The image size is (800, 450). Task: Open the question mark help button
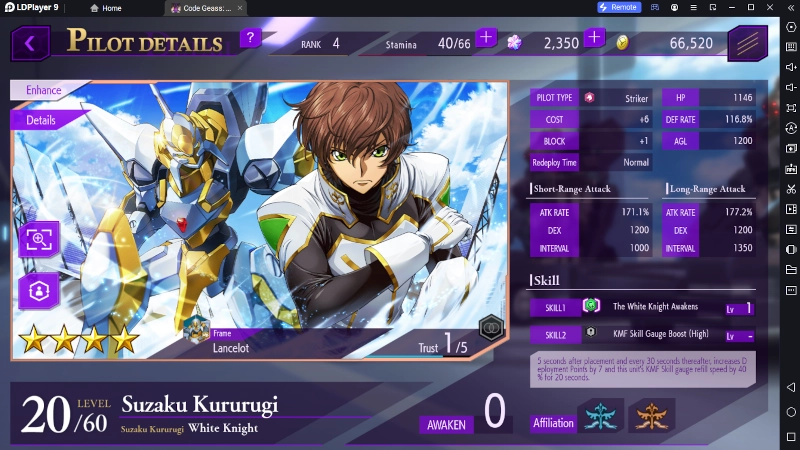click(x=251, y=39)
